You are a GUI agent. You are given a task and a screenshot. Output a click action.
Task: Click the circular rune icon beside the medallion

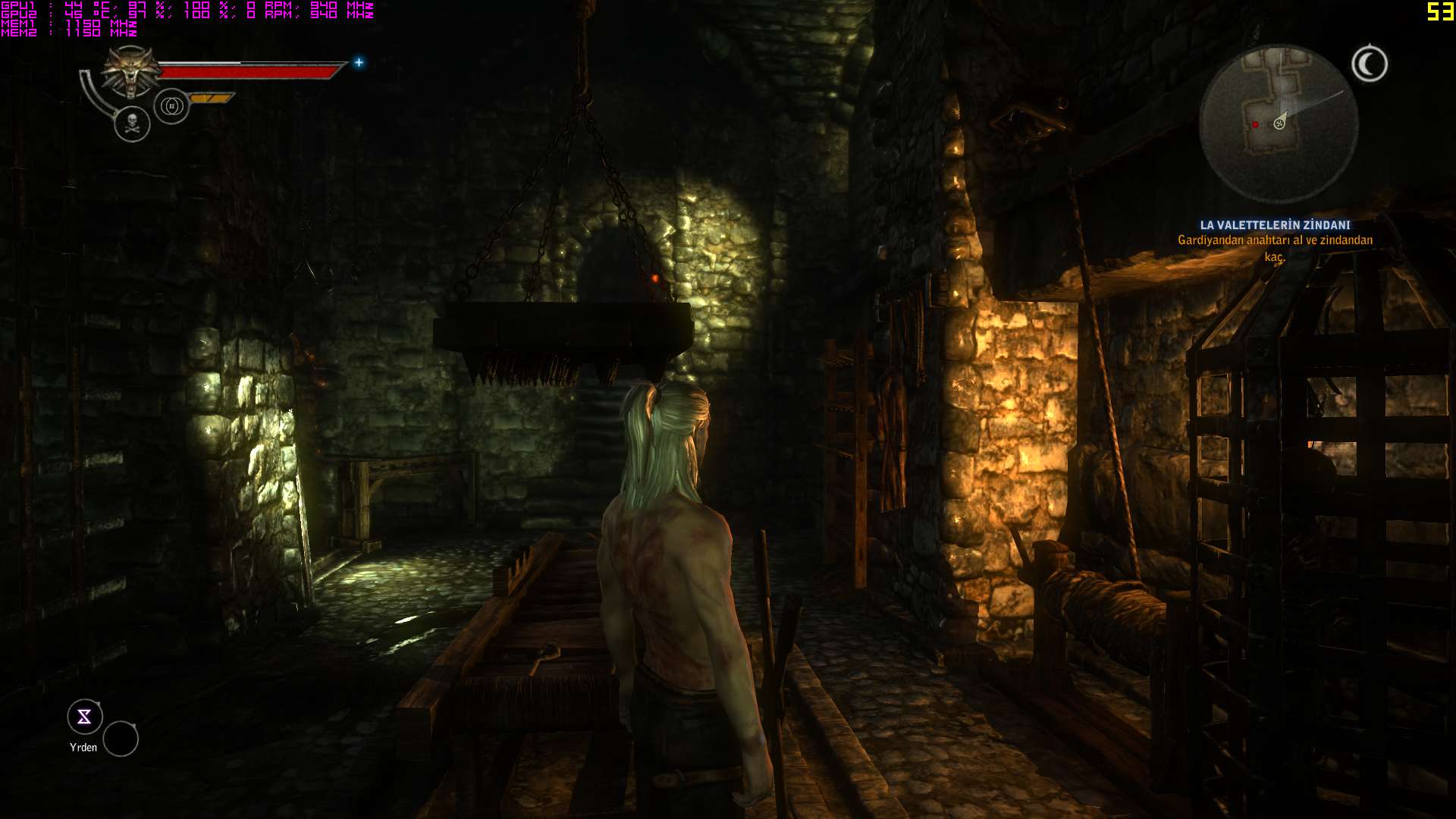pyautogui.click(x=171, y=106)
